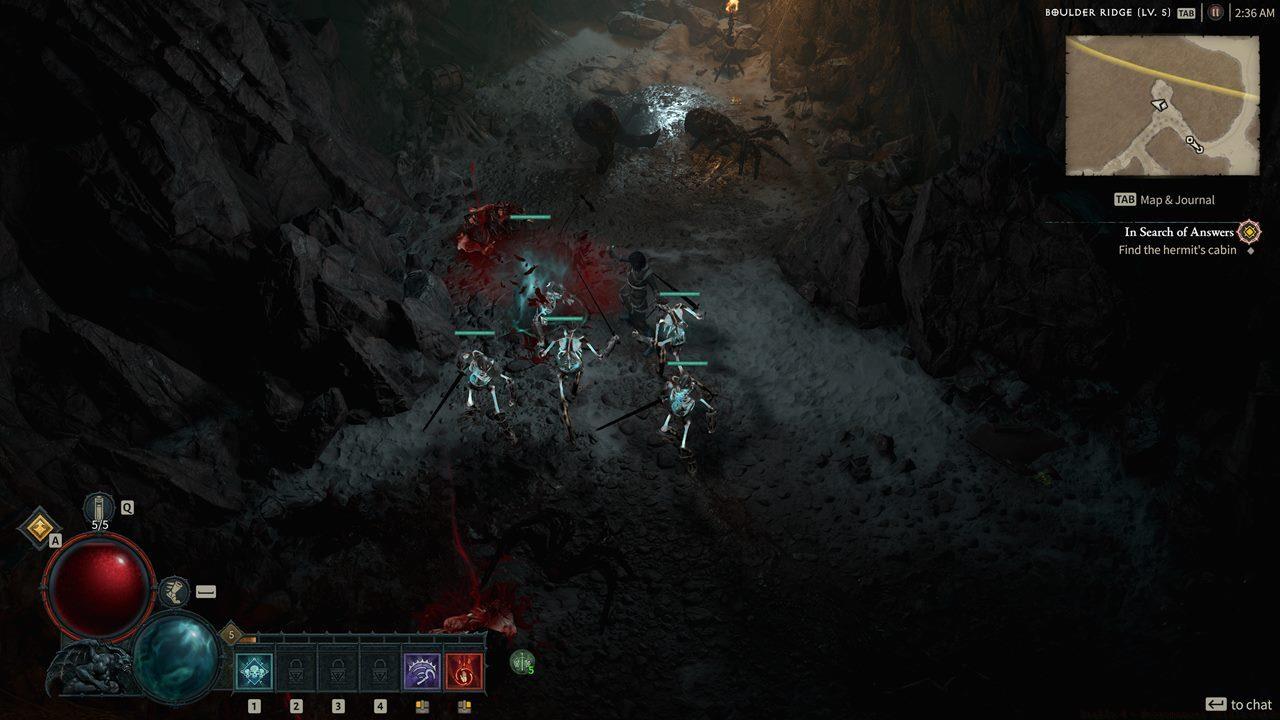Open the minimap
This screenshot has height=720, width=1280.
(x=1161, y=106)
